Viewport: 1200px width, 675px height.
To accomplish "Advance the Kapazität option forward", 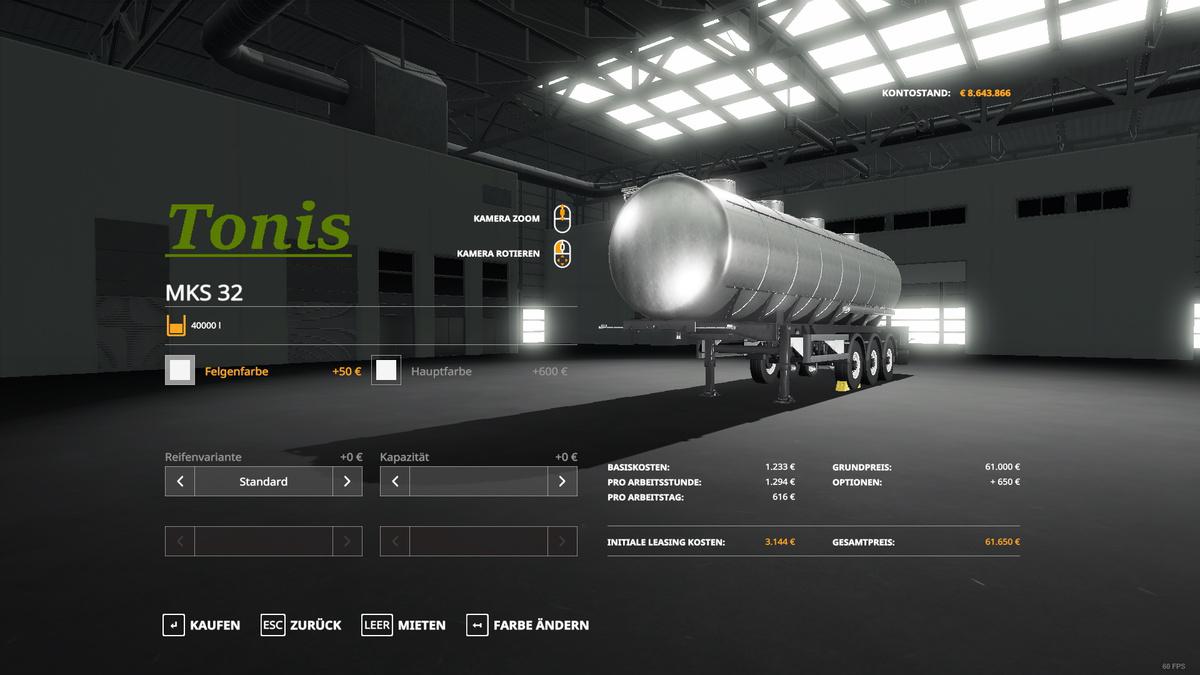I will pyautogui.click(x=562, y=481).
